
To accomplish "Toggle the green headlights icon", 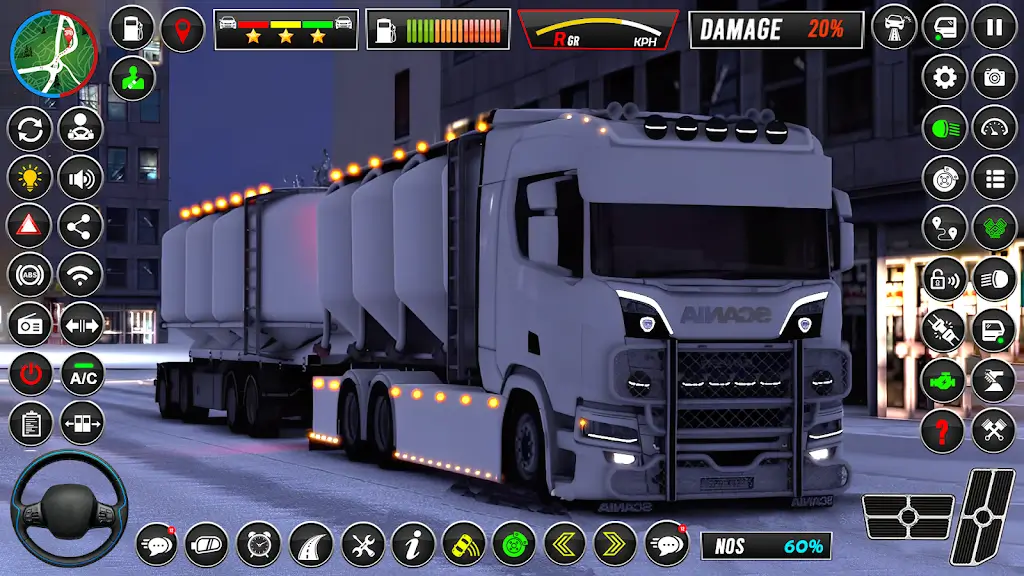I will pos(944,127).
